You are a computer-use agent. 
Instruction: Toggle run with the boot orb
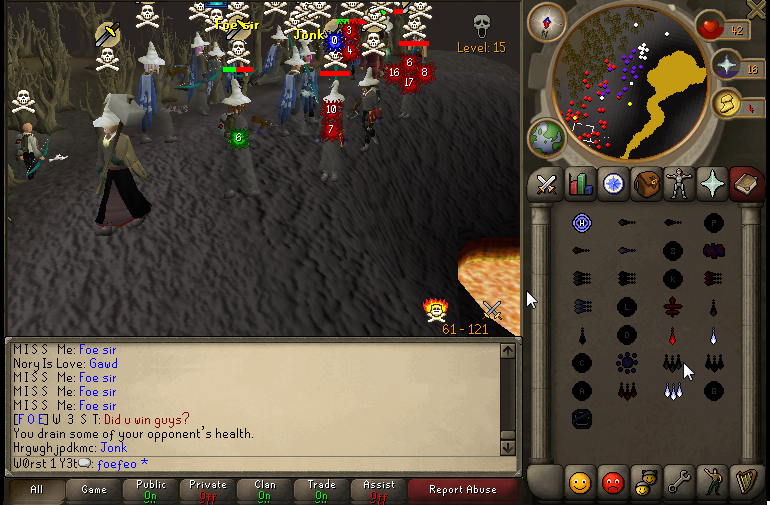tap(725, 104)
